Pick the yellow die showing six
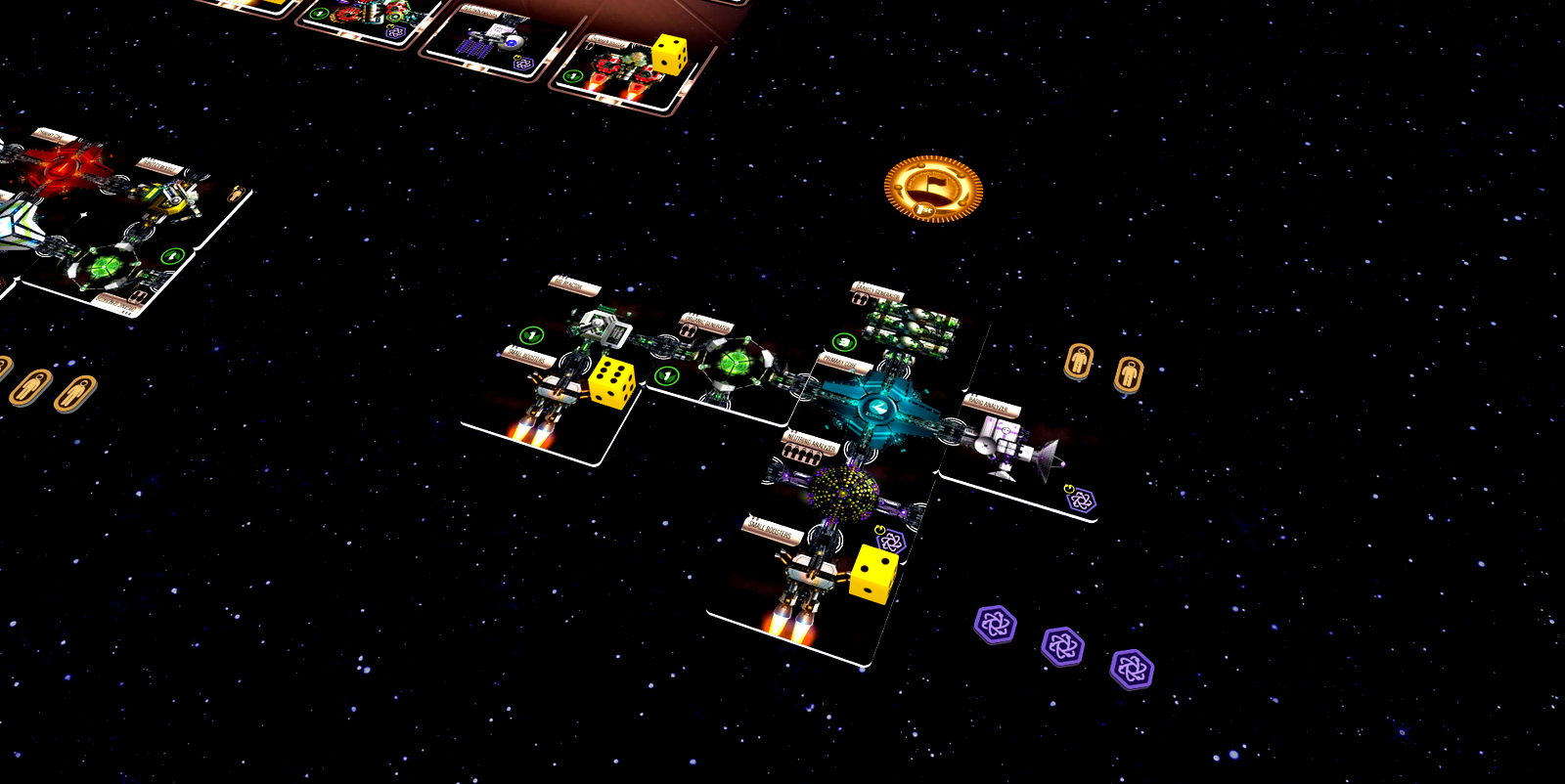The image size is (1565, 784). 611,379
